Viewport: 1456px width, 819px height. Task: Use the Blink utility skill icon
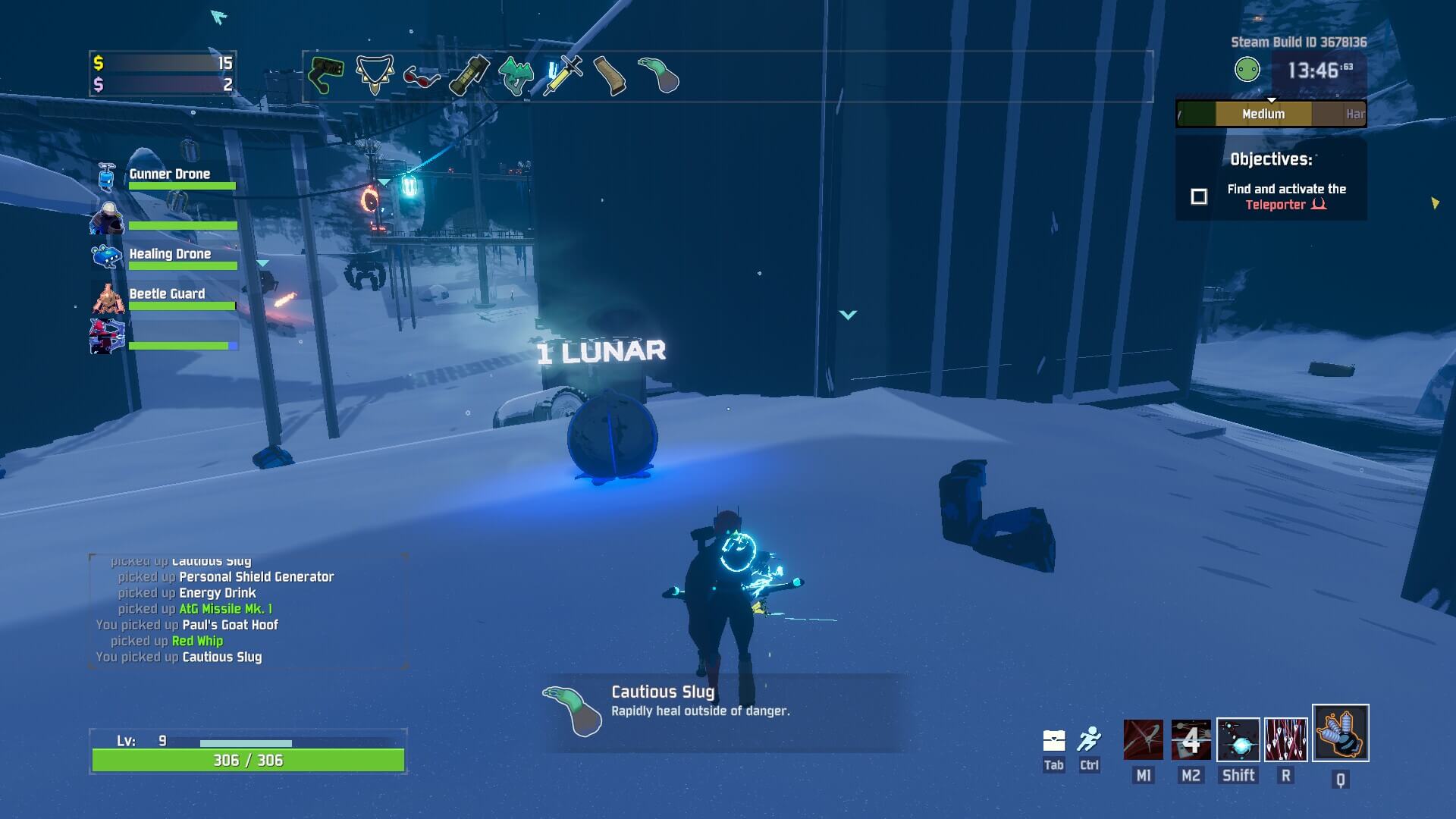coord(1238,739)
